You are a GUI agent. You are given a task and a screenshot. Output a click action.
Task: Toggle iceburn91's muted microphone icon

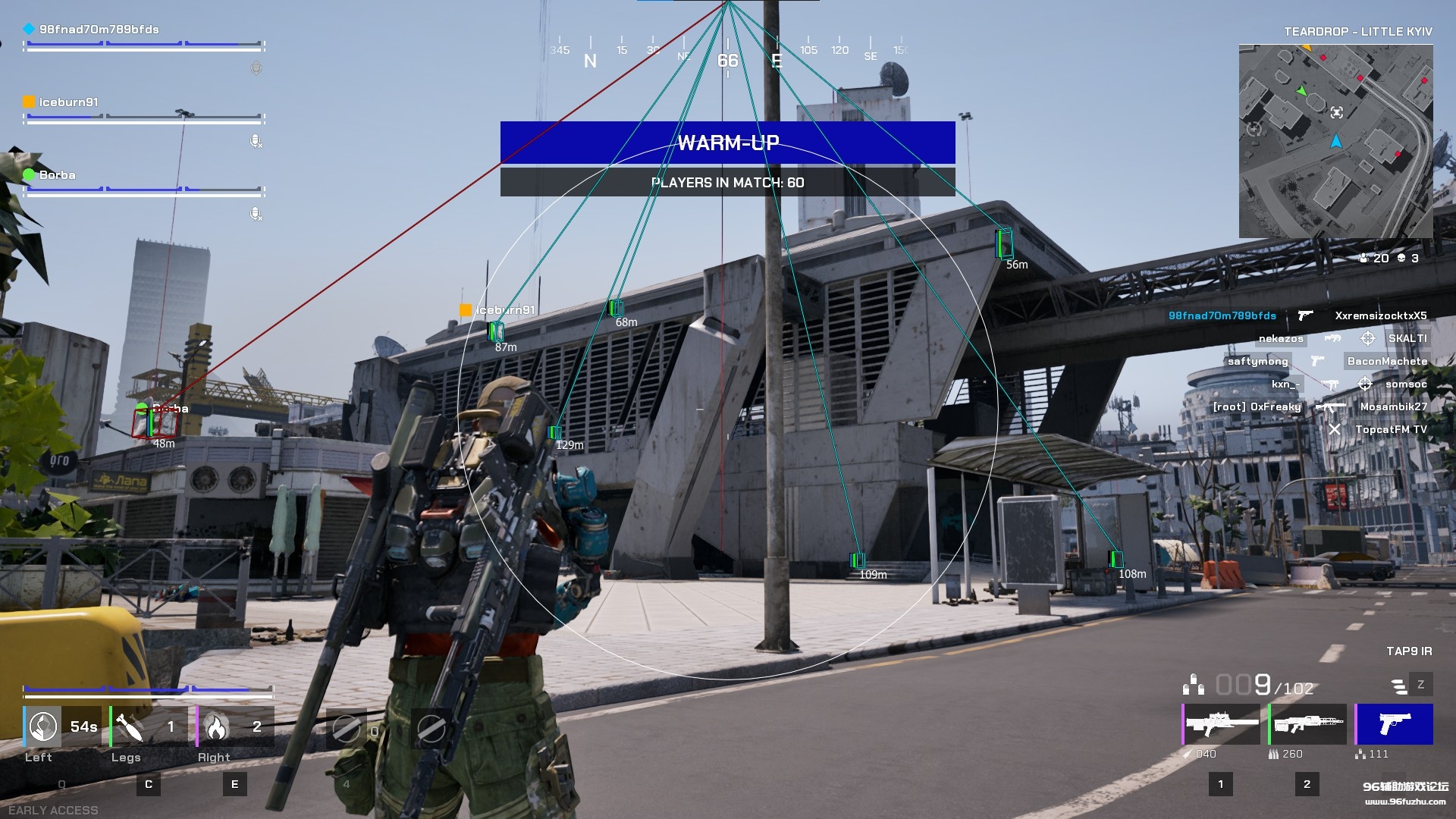pyautogui.click(x=256, y=141)
